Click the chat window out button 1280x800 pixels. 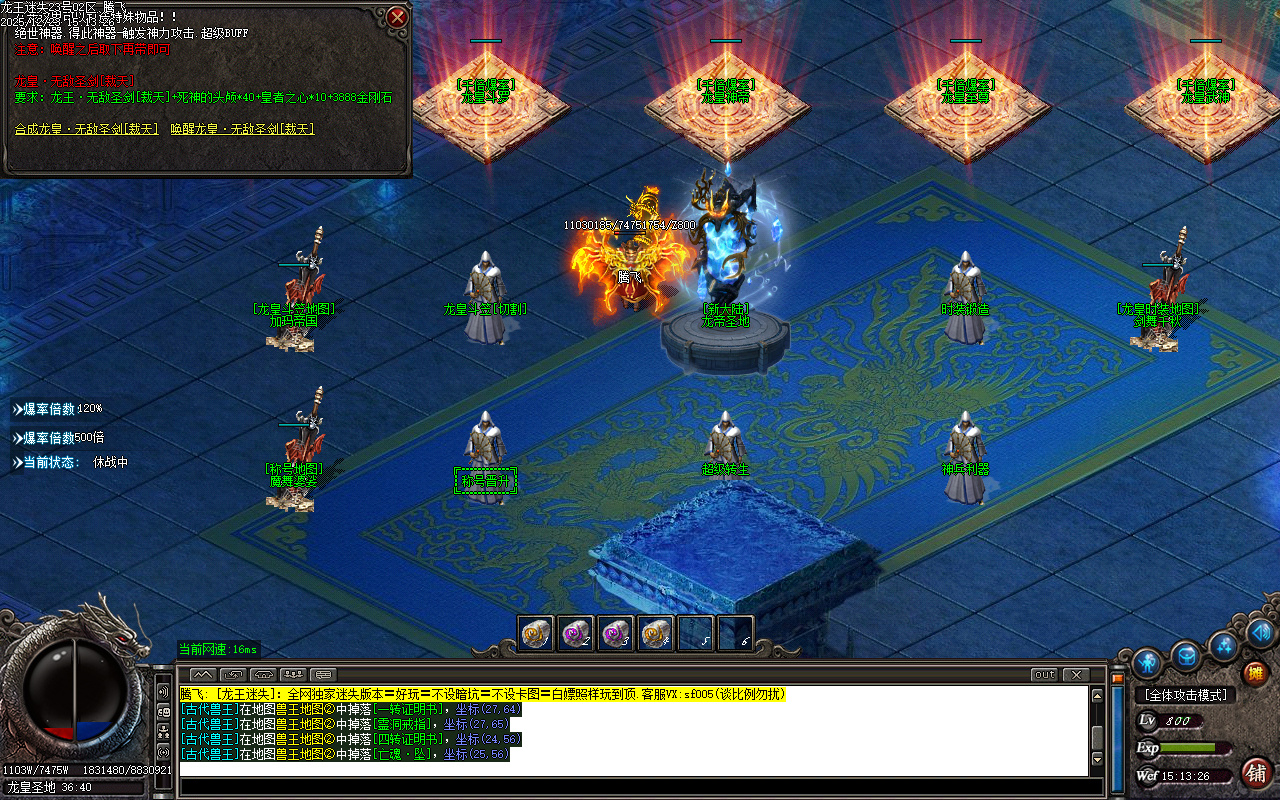pos(1044,674)
